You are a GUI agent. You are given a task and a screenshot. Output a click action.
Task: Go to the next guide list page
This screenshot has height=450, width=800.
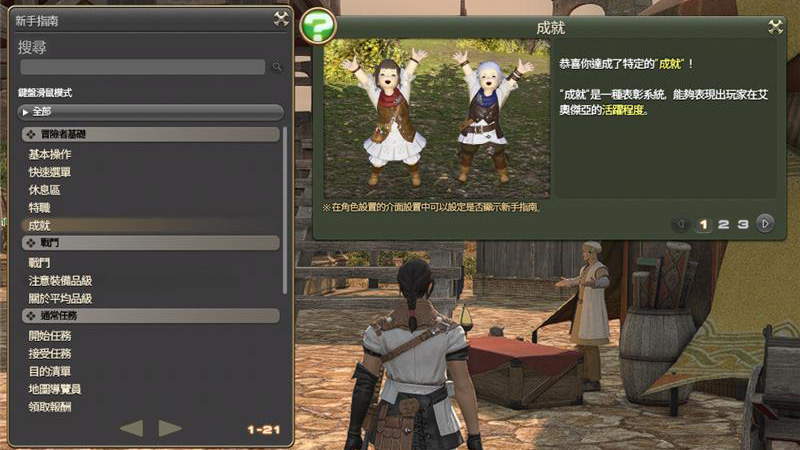click(x=170, y=428)
